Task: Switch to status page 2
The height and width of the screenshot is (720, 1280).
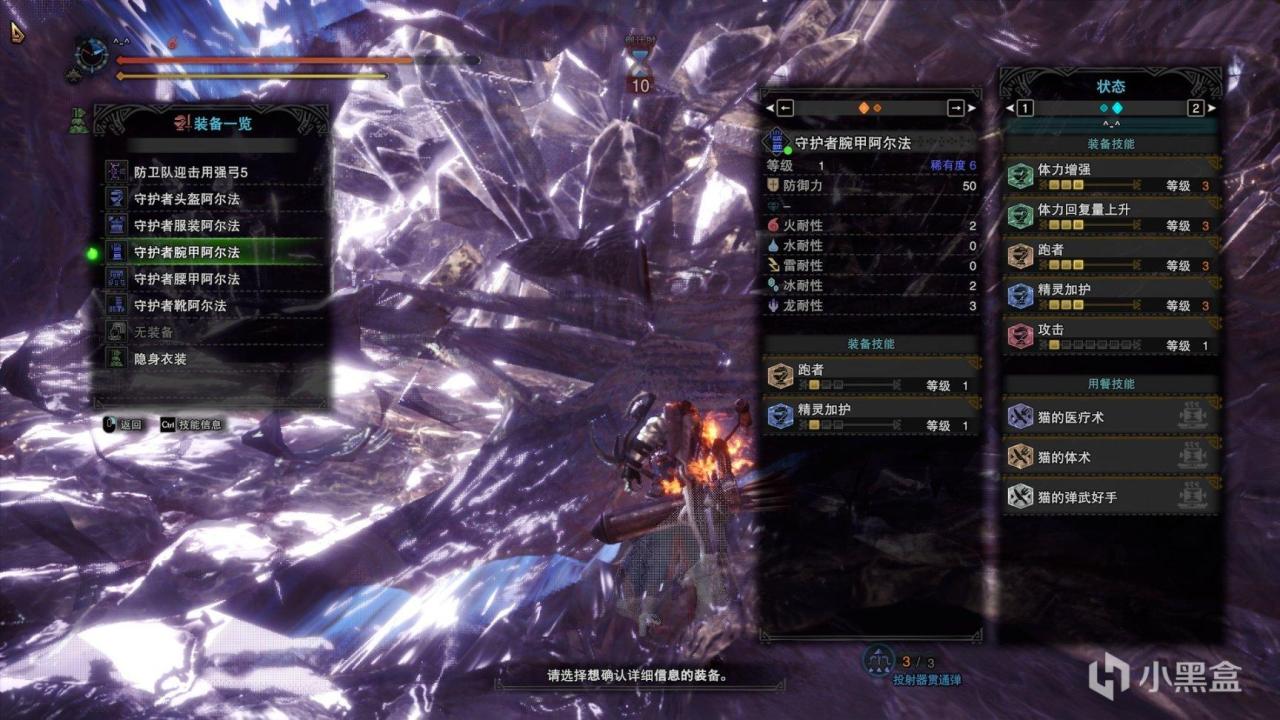Action: tap(1195, 108)
